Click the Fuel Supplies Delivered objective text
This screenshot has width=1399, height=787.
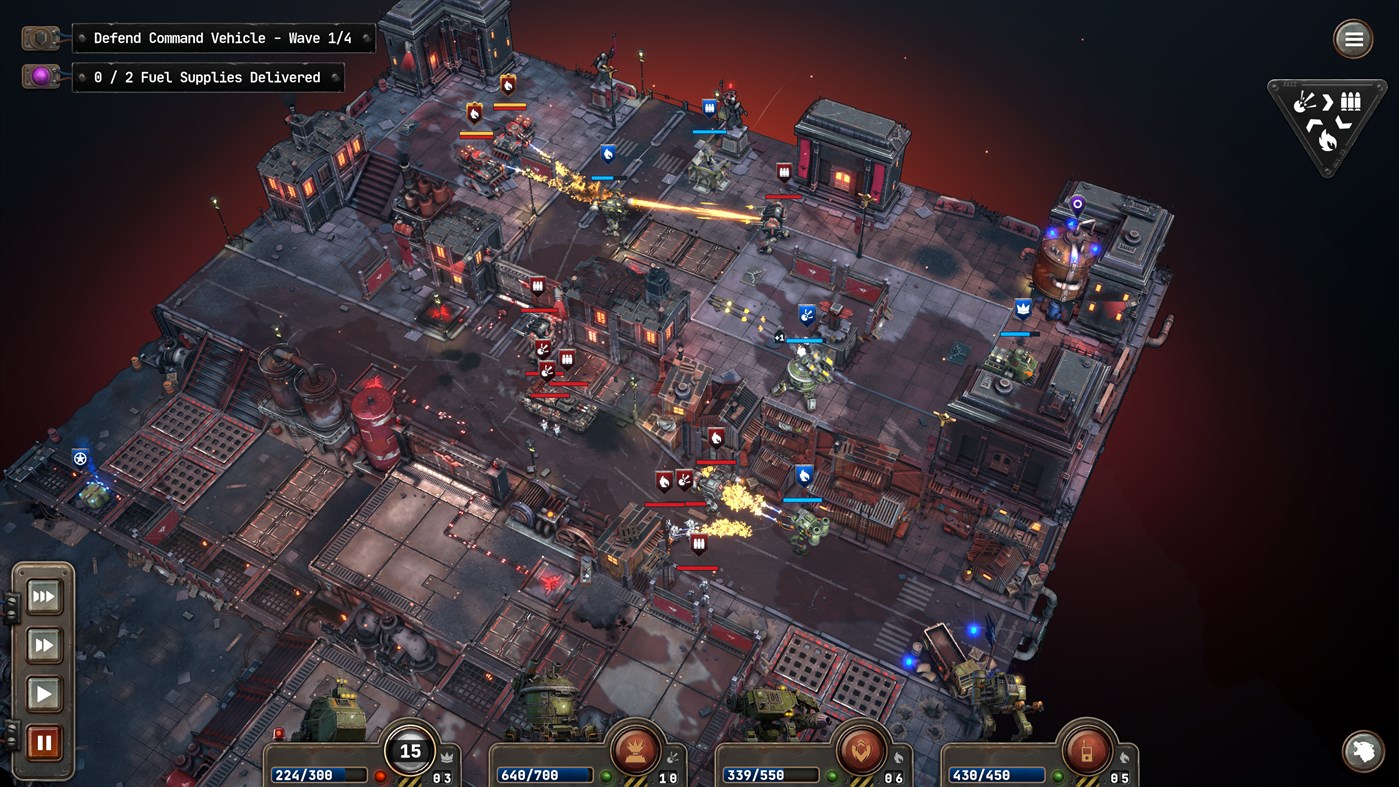pos(208,77)
